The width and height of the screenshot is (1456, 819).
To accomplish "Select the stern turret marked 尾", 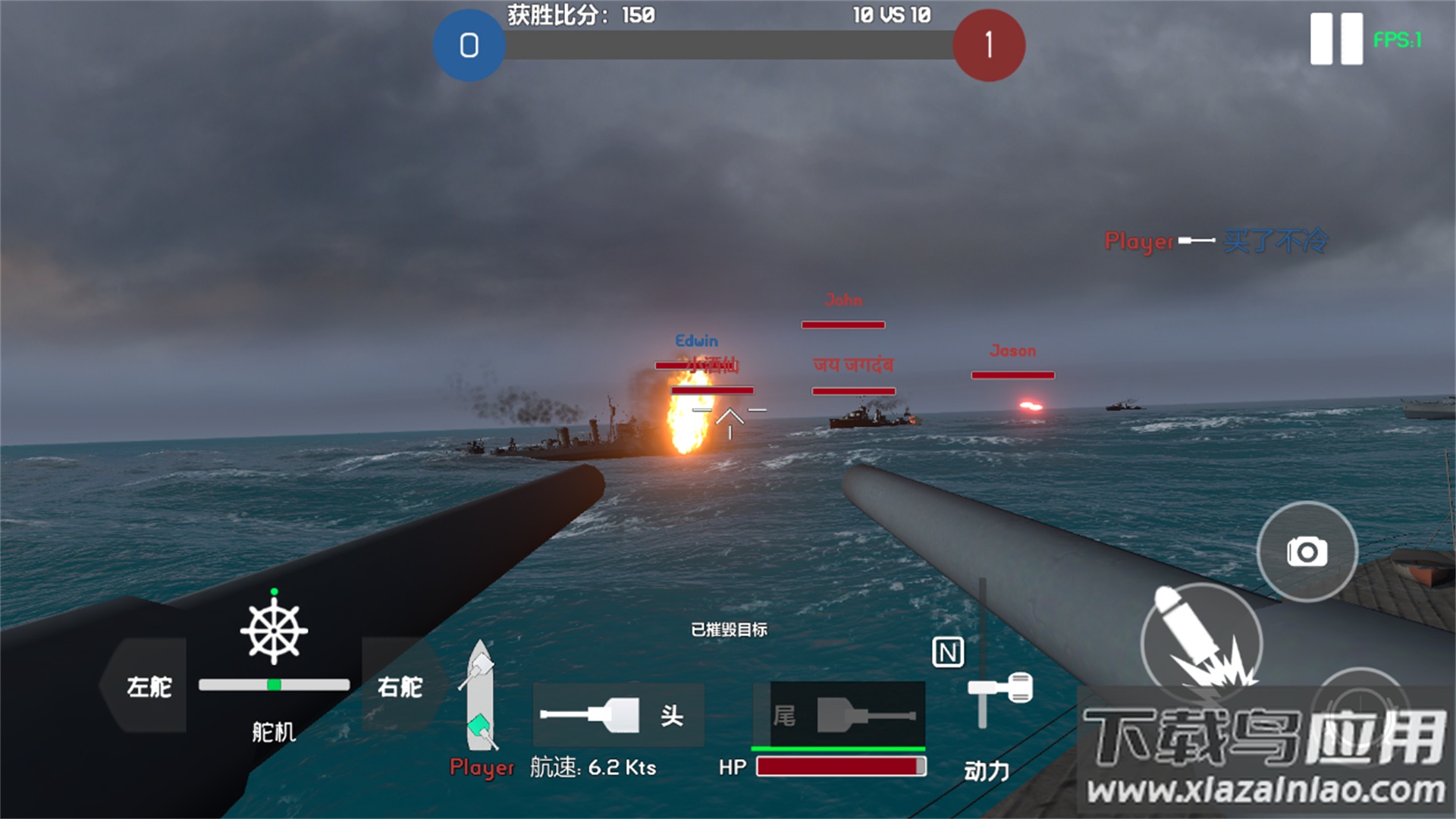I will point(839,715).
